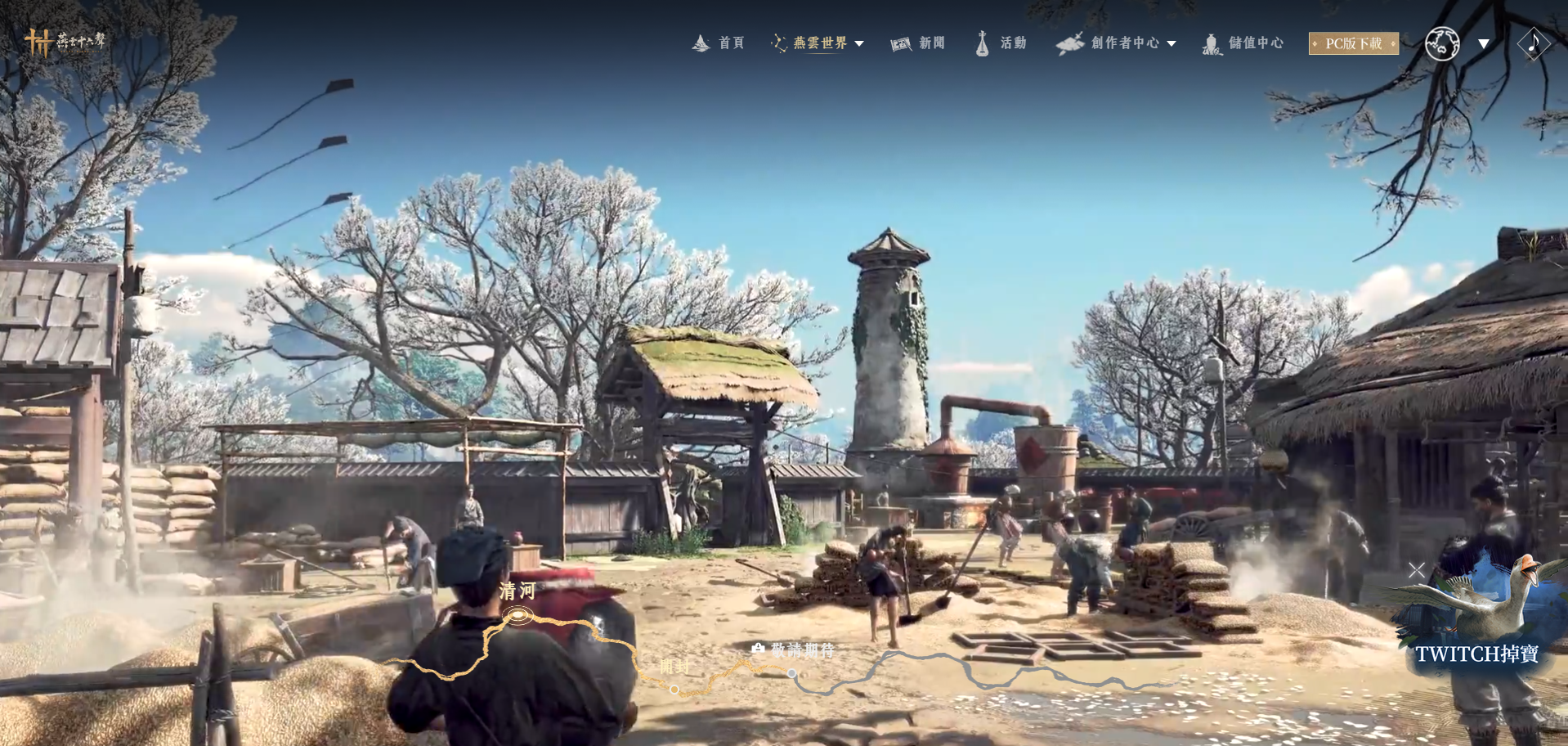Viewport: 1568px width, 746px height.
Task: Open the 新聞 news section
Action: click(918, 43)
